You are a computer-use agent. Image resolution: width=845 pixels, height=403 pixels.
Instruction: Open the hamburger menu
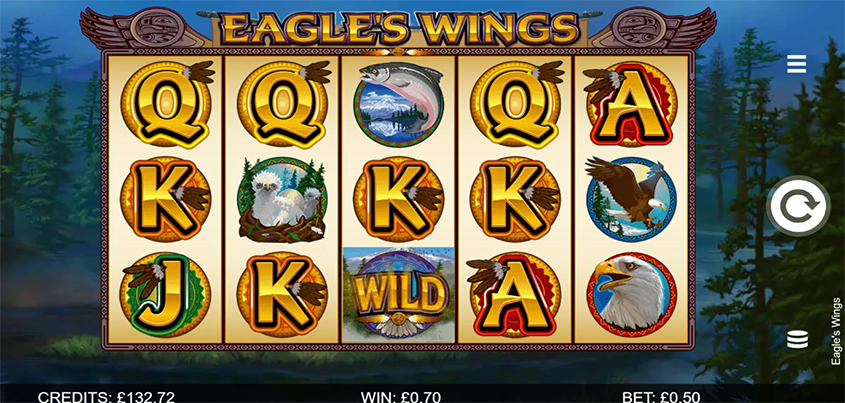(797, 64)
